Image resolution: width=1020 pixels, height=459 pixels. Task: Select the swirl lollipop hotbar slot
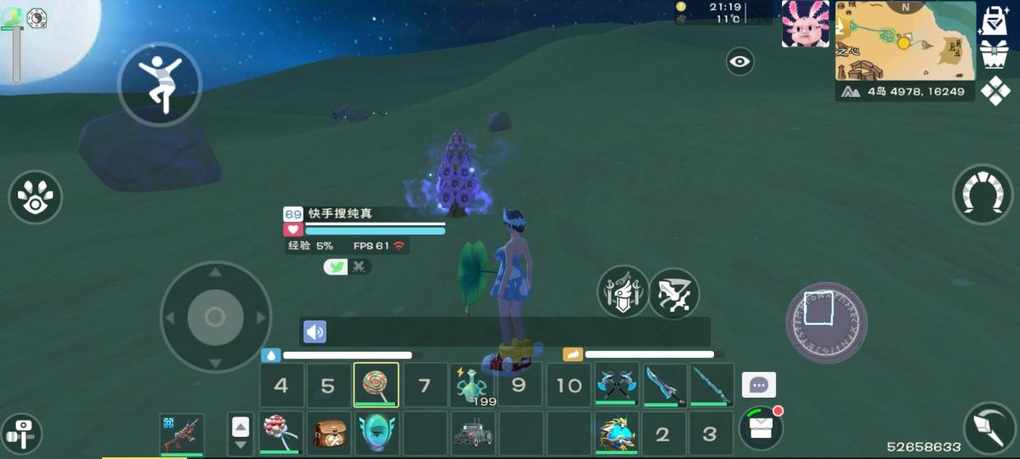(376, 385)
